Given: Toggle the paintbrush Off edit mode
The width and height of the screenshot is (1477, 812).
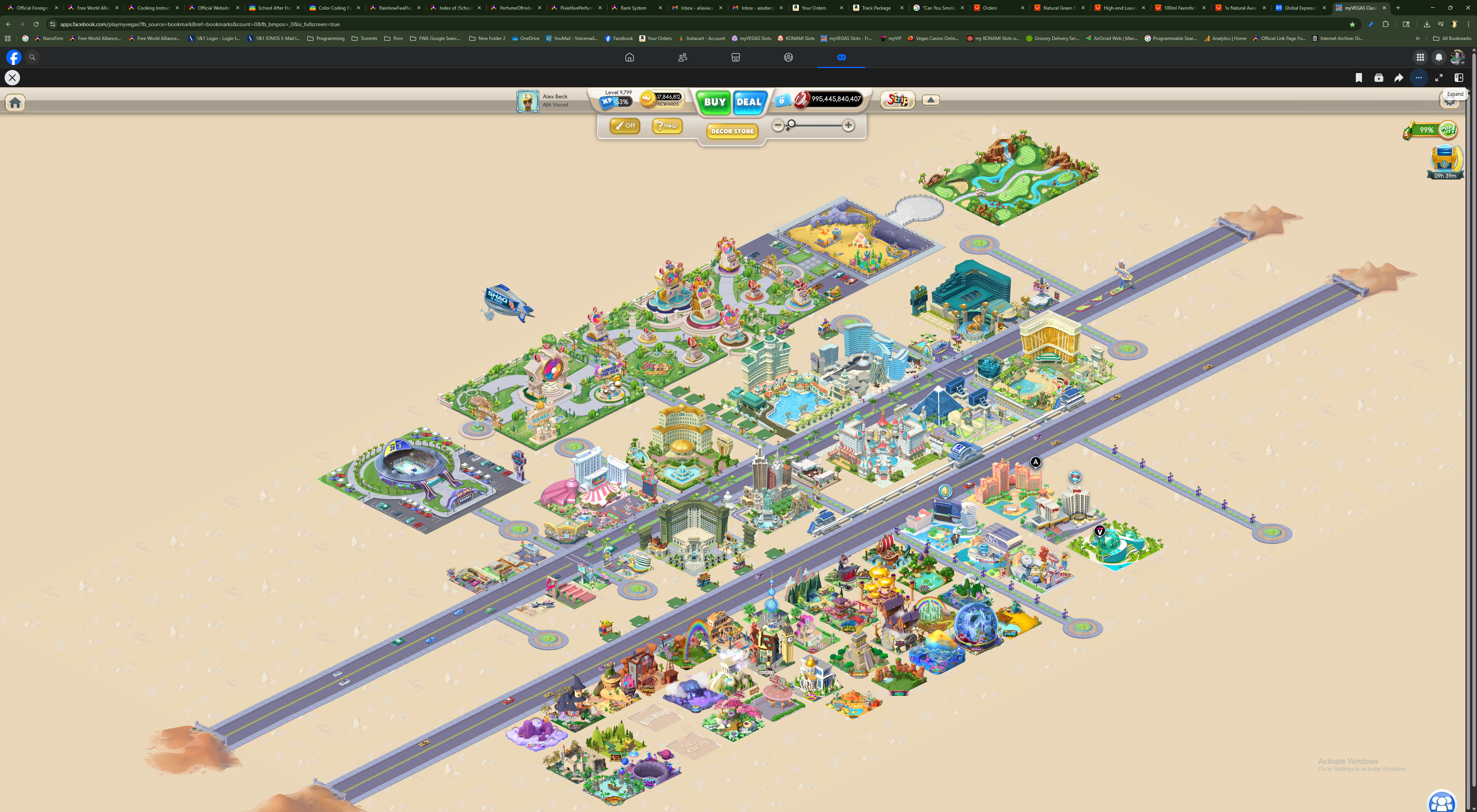Looking at the screenshot, I should [624, 125].
